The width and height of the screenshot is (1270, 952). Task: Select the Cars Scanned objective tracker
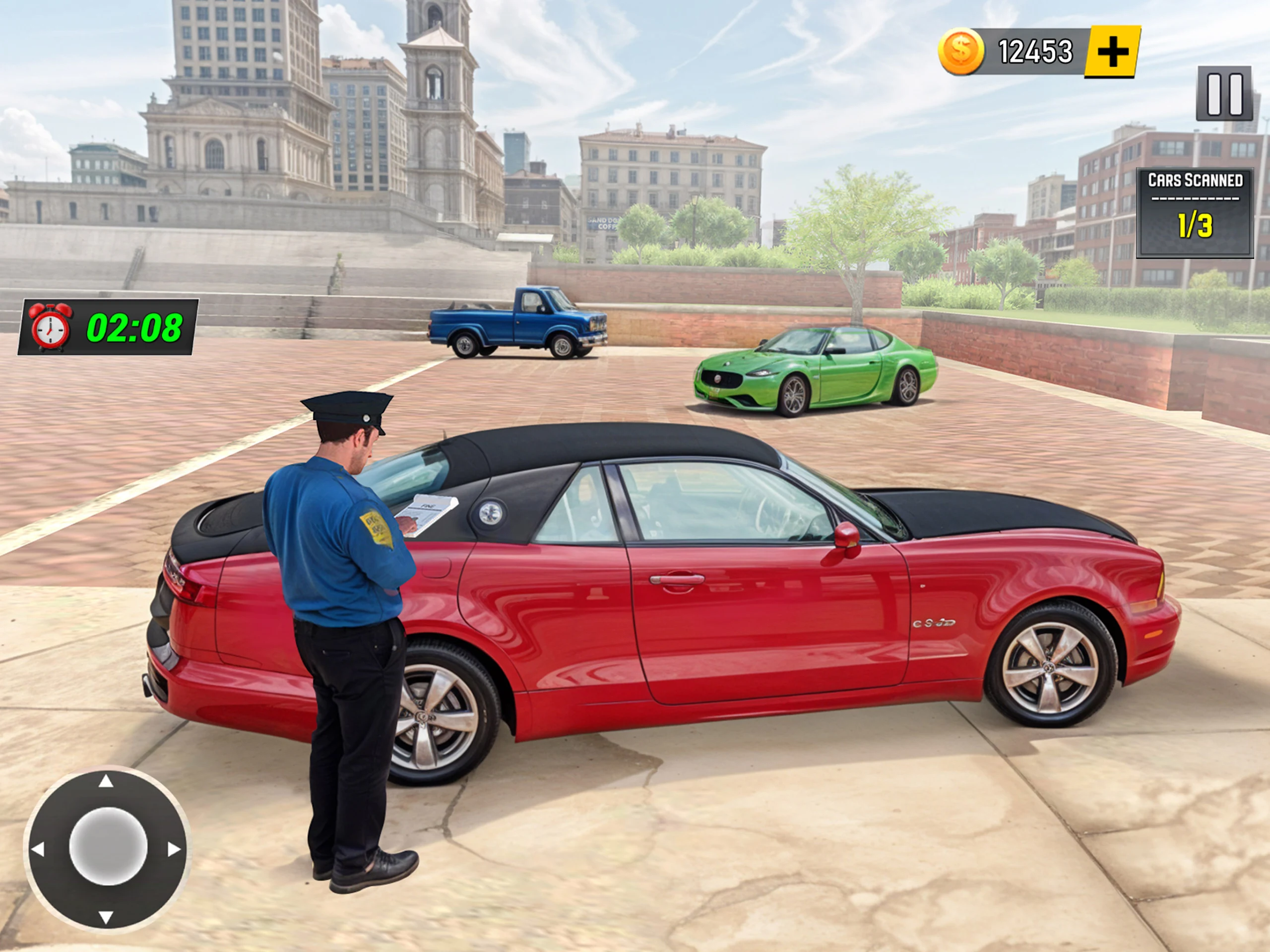pyautogui.click(x=1195, y=212)
